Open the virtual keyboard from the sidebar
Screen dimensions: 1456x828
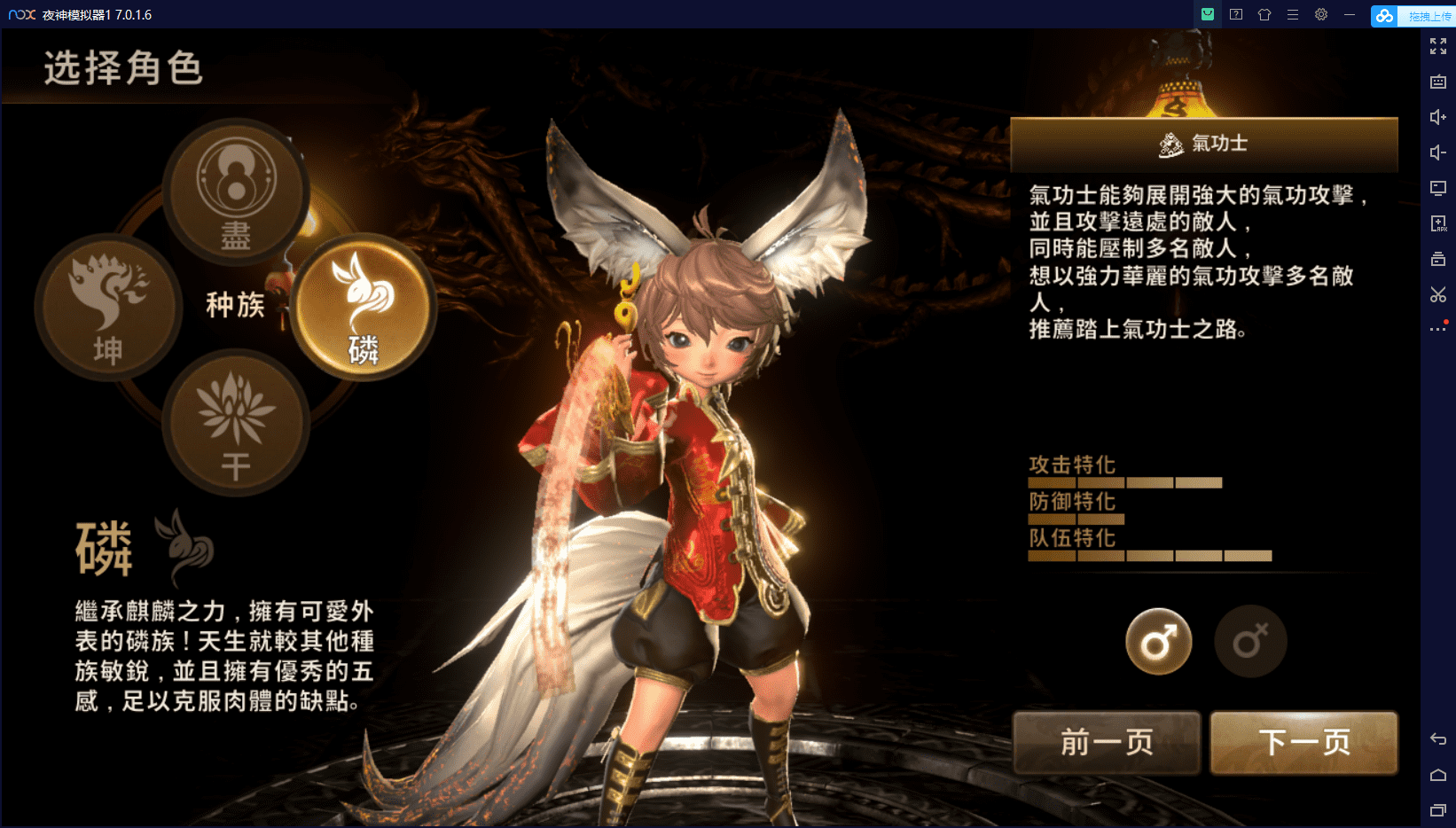(1438, 82)
